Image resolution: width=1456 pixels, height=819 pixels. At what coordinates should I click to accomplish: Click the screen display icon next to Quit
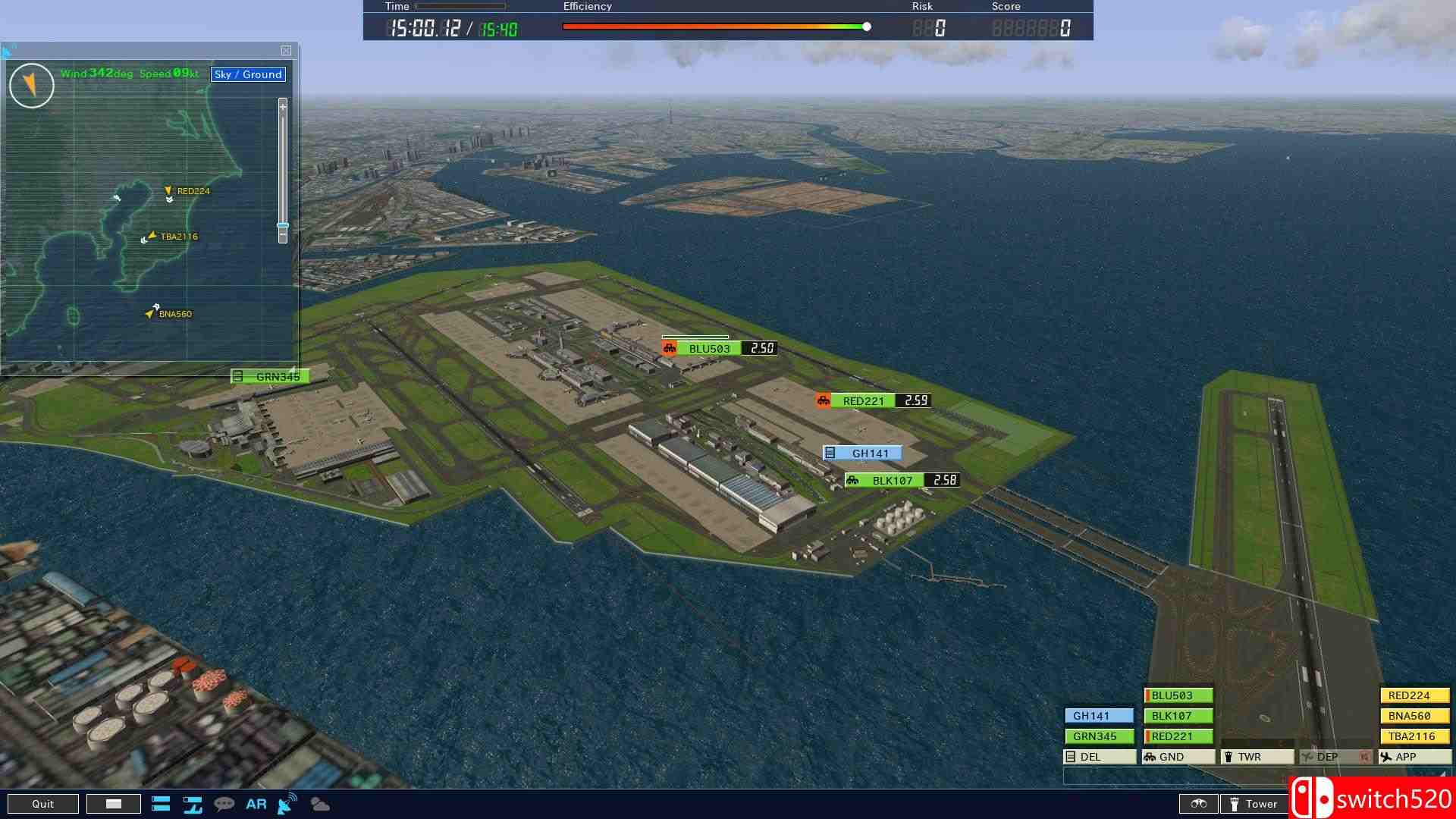(114, 803)
